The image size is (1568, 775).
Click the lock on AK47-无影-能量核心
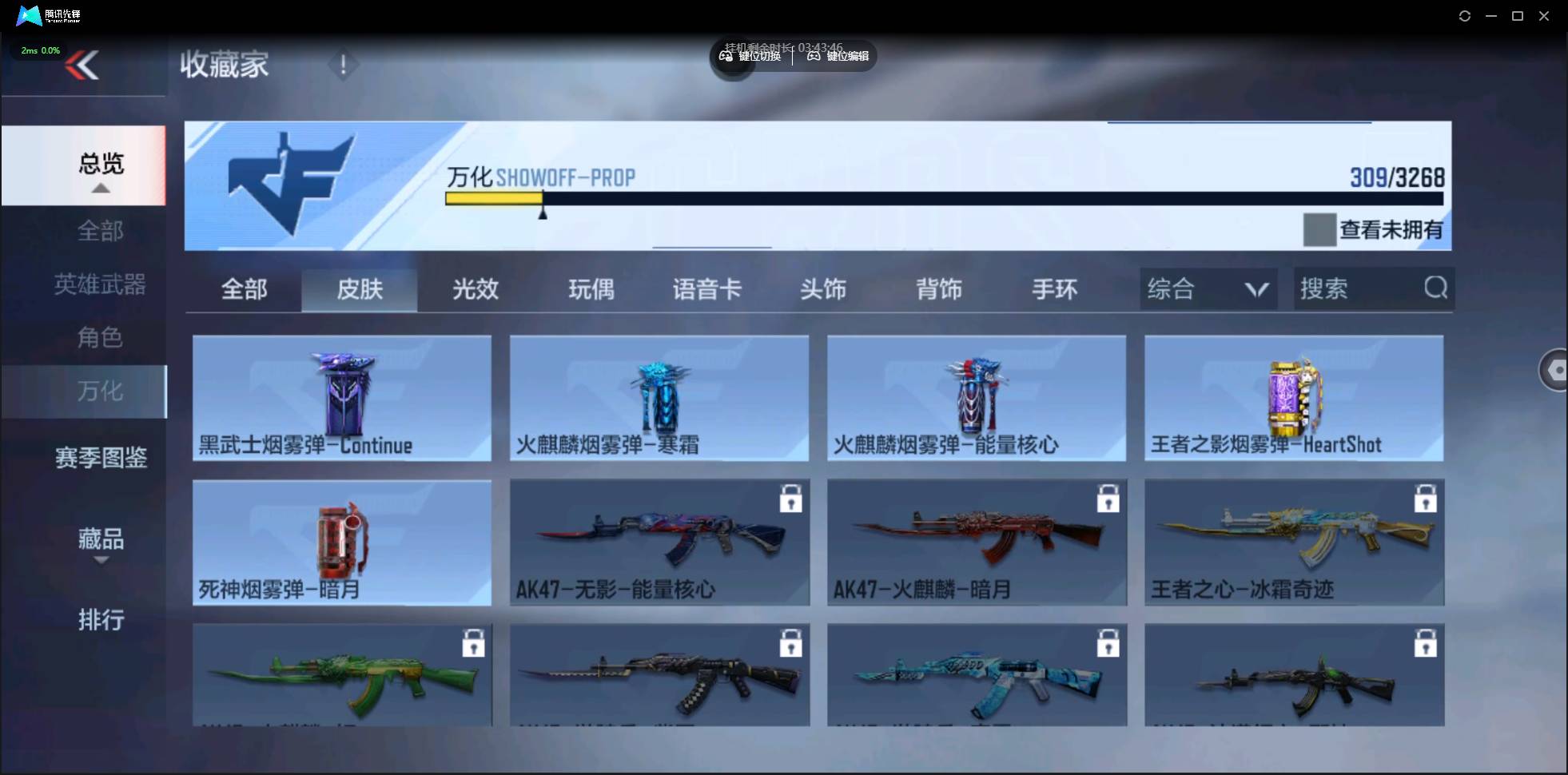[790, 498]
